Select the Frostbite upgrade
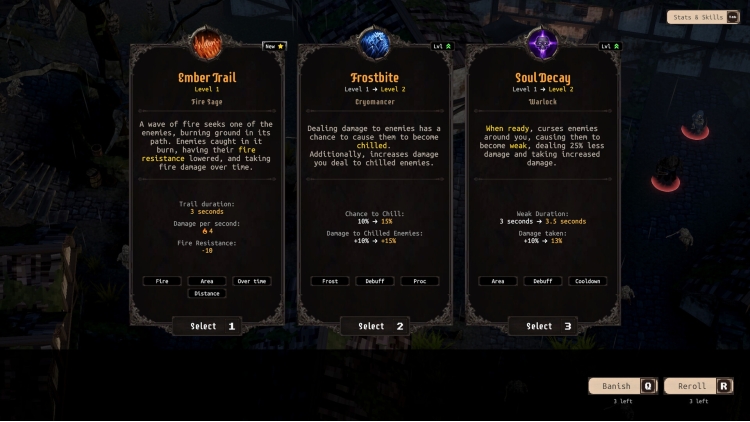The height and width of the screenshot is (422, 750). pyautogui.click(x=374, y=326)
